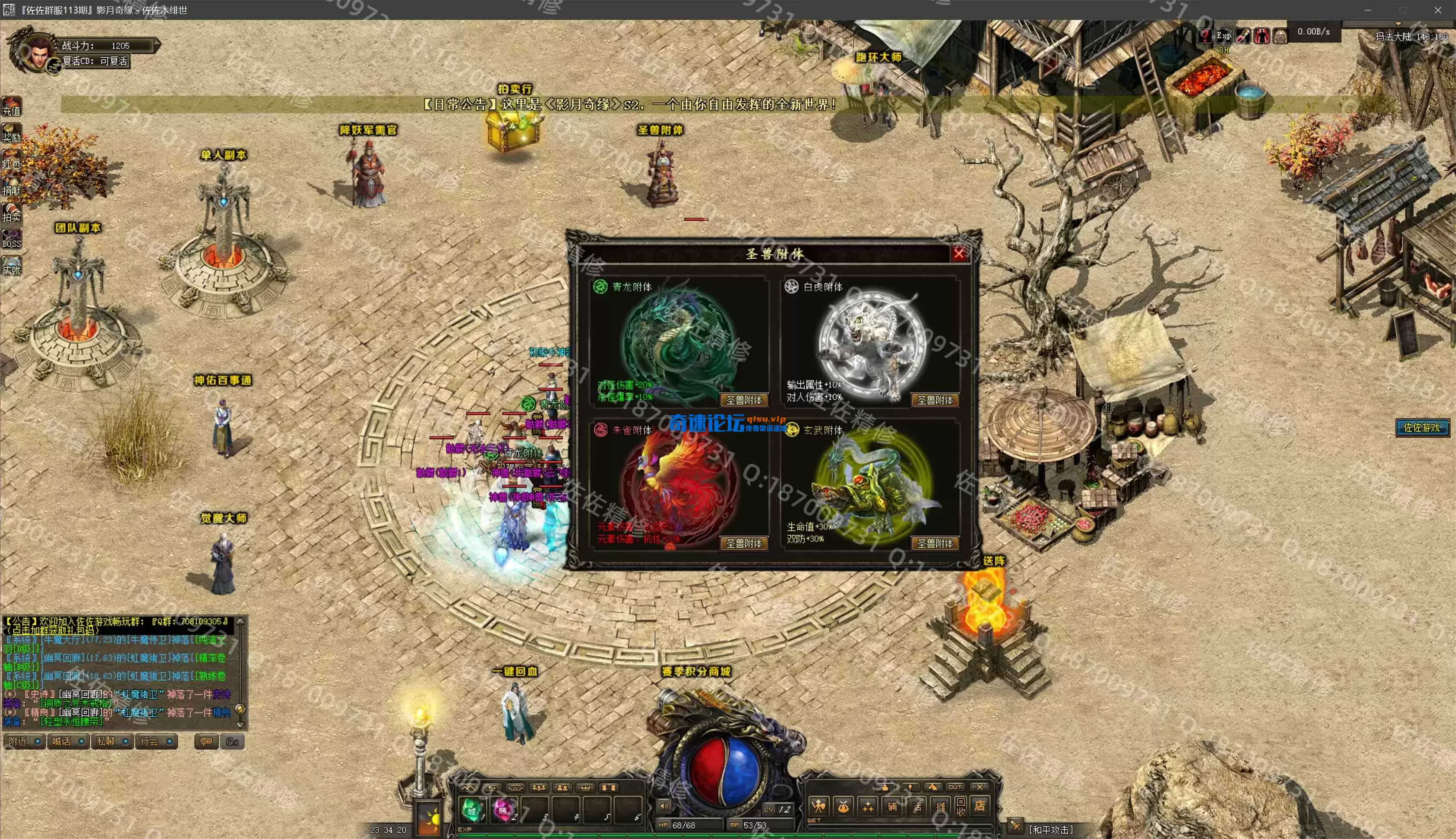
Task: Open the 充值 recharge menu
Action: pos(12,107)
